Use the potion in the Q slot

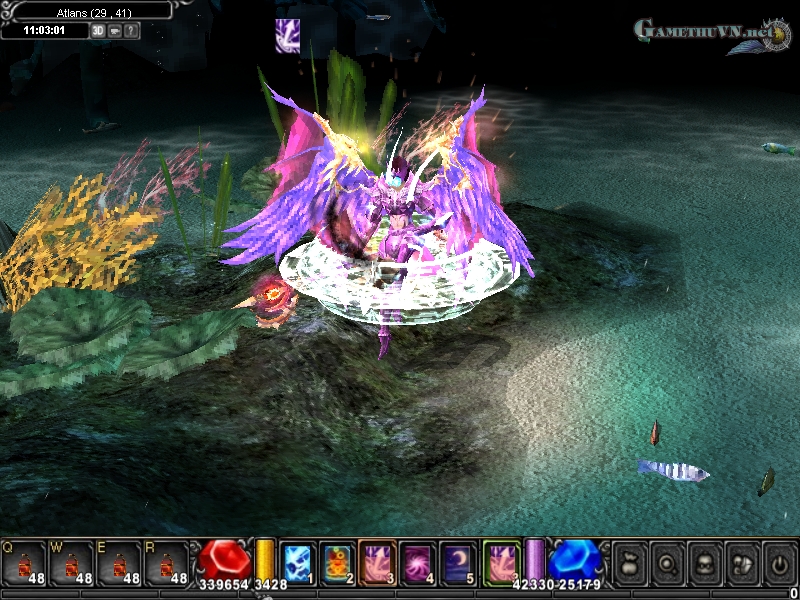(x=24, y=562)
